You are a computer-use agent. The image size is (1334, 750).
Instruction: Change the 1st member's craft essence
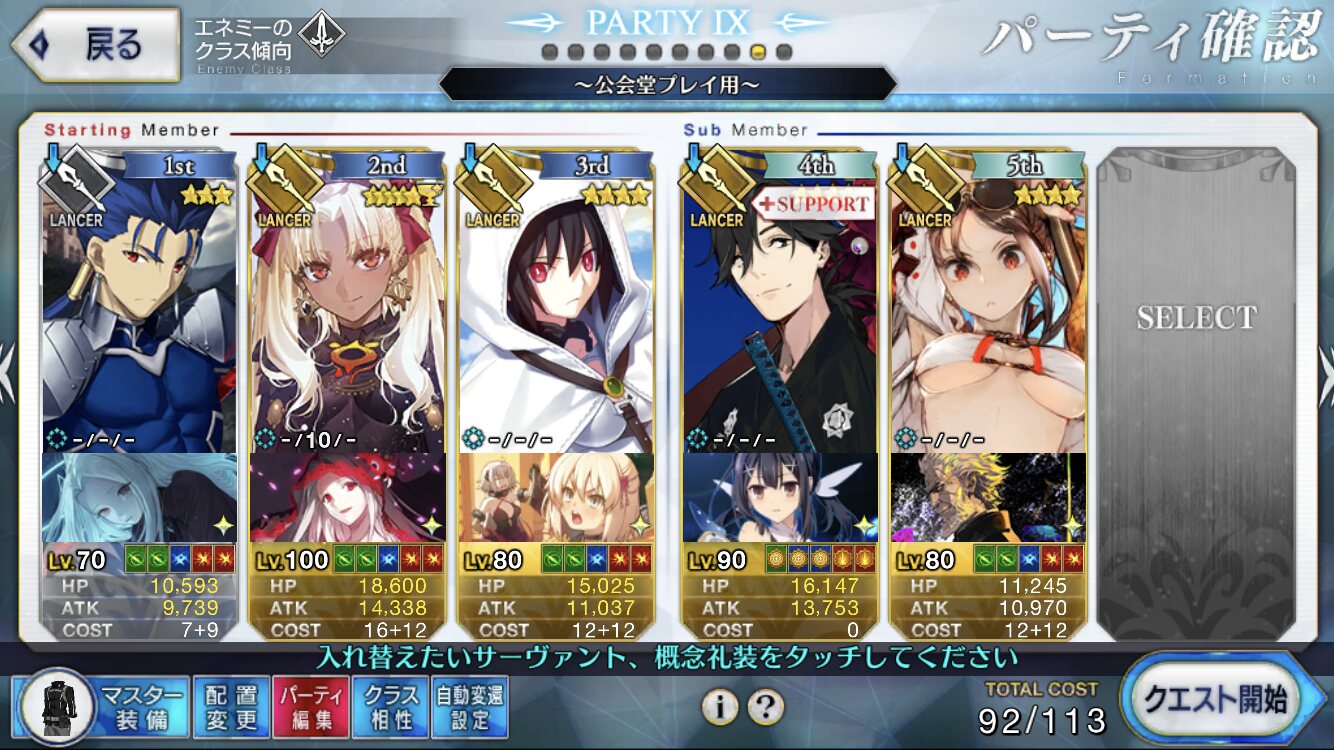coord(140,497)
